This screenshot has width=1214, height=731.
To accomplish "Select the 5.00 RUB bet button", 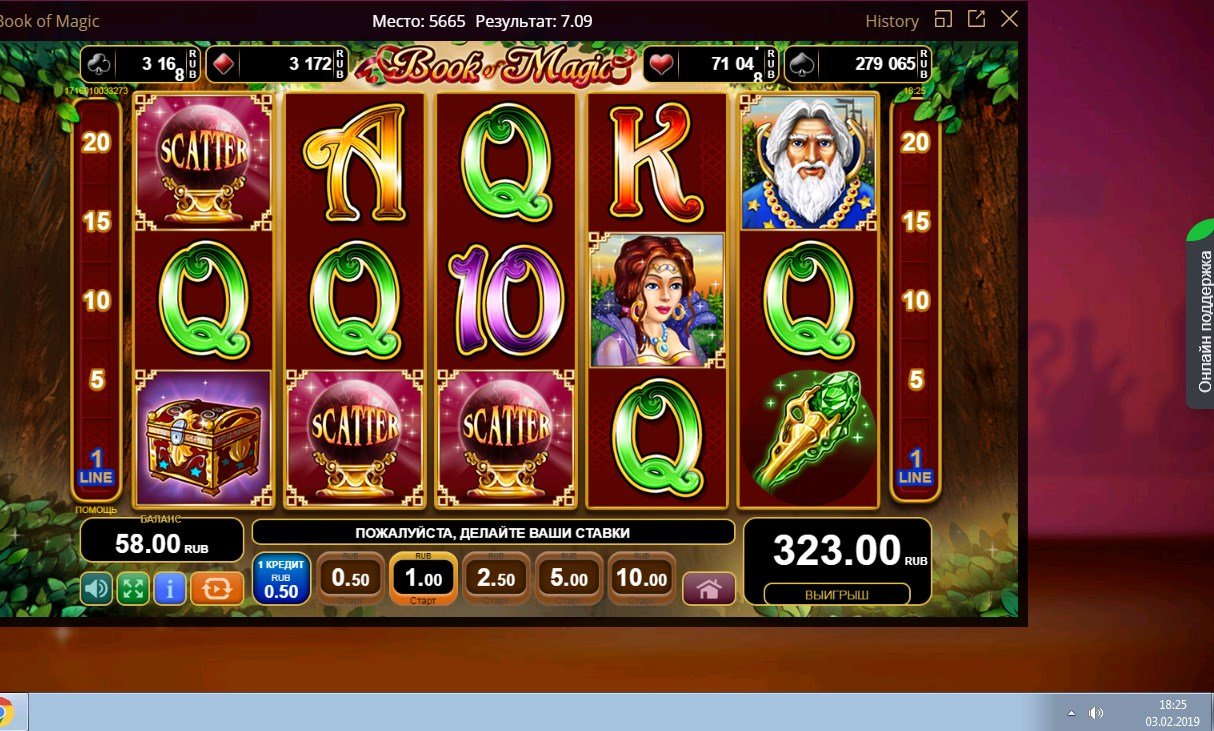I will [568, 579].
